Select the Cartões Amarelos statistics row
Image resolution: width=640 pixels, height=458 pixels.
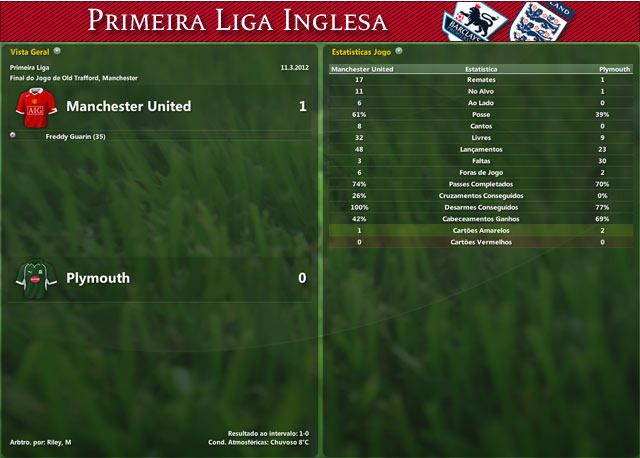tap(481, 230)
